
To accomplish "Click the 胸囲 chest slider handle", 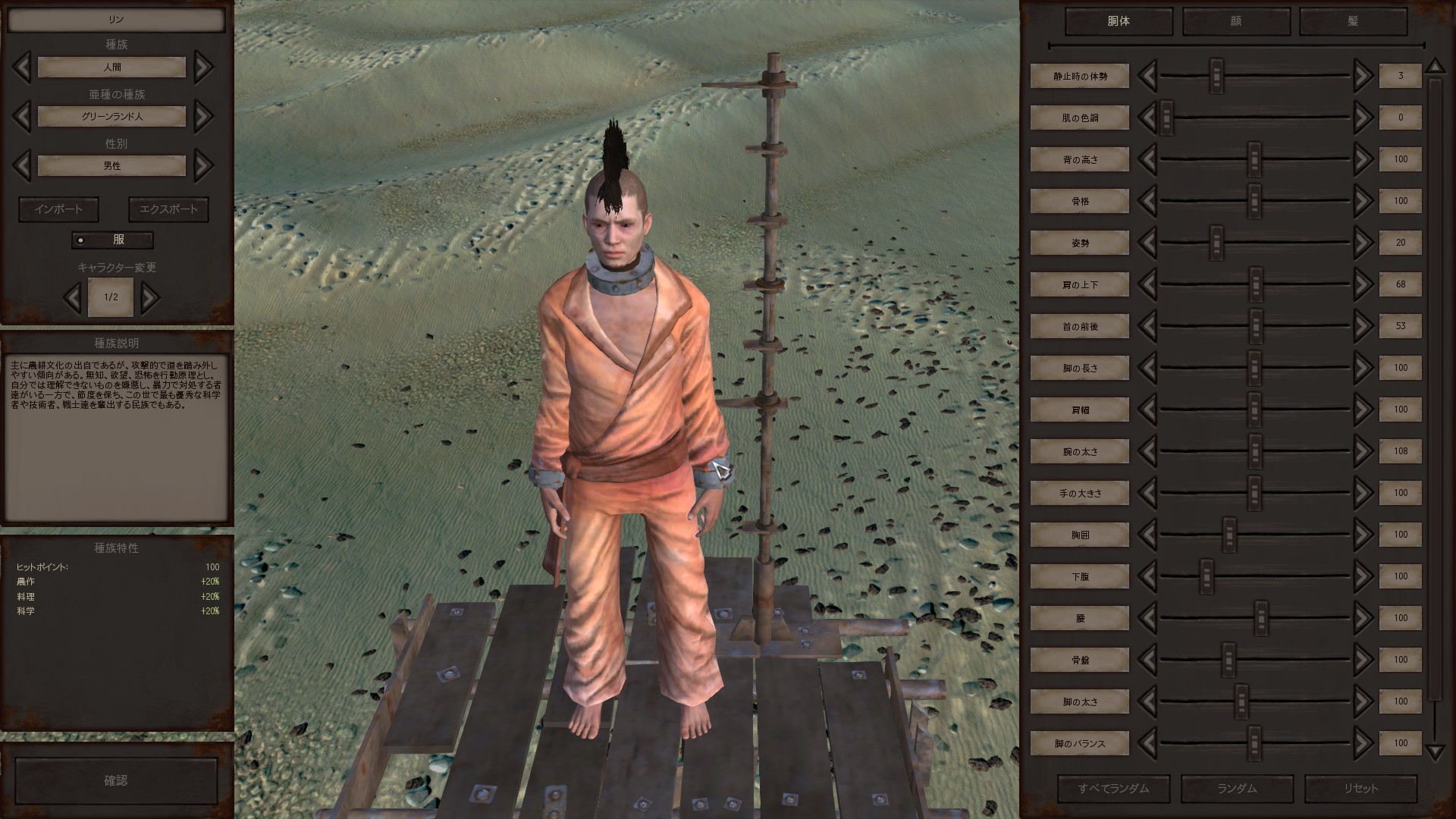I will 1229,535.
